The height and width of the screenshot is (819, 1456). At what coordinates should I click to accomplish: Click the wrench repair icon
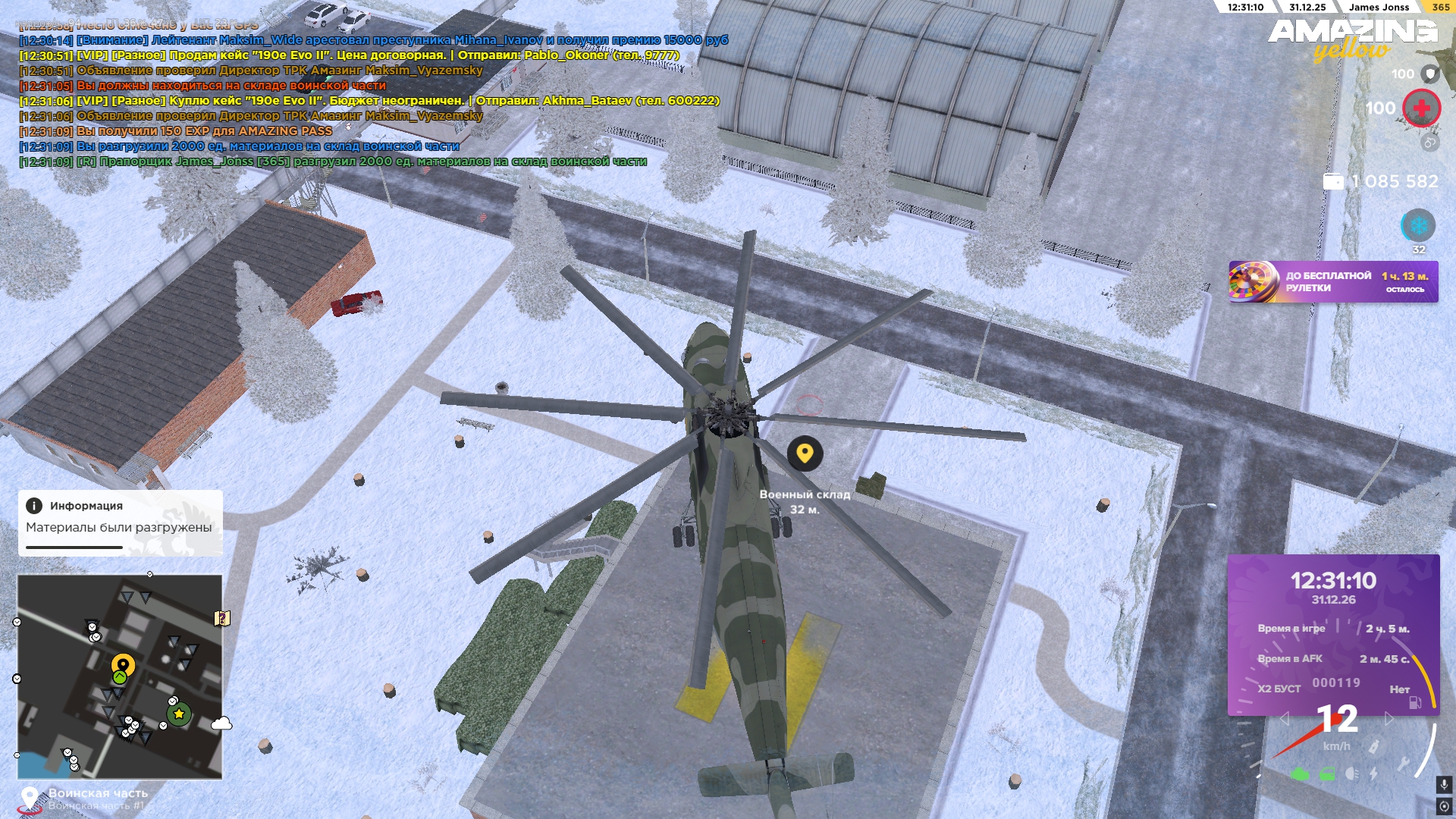pos(1403,764)
